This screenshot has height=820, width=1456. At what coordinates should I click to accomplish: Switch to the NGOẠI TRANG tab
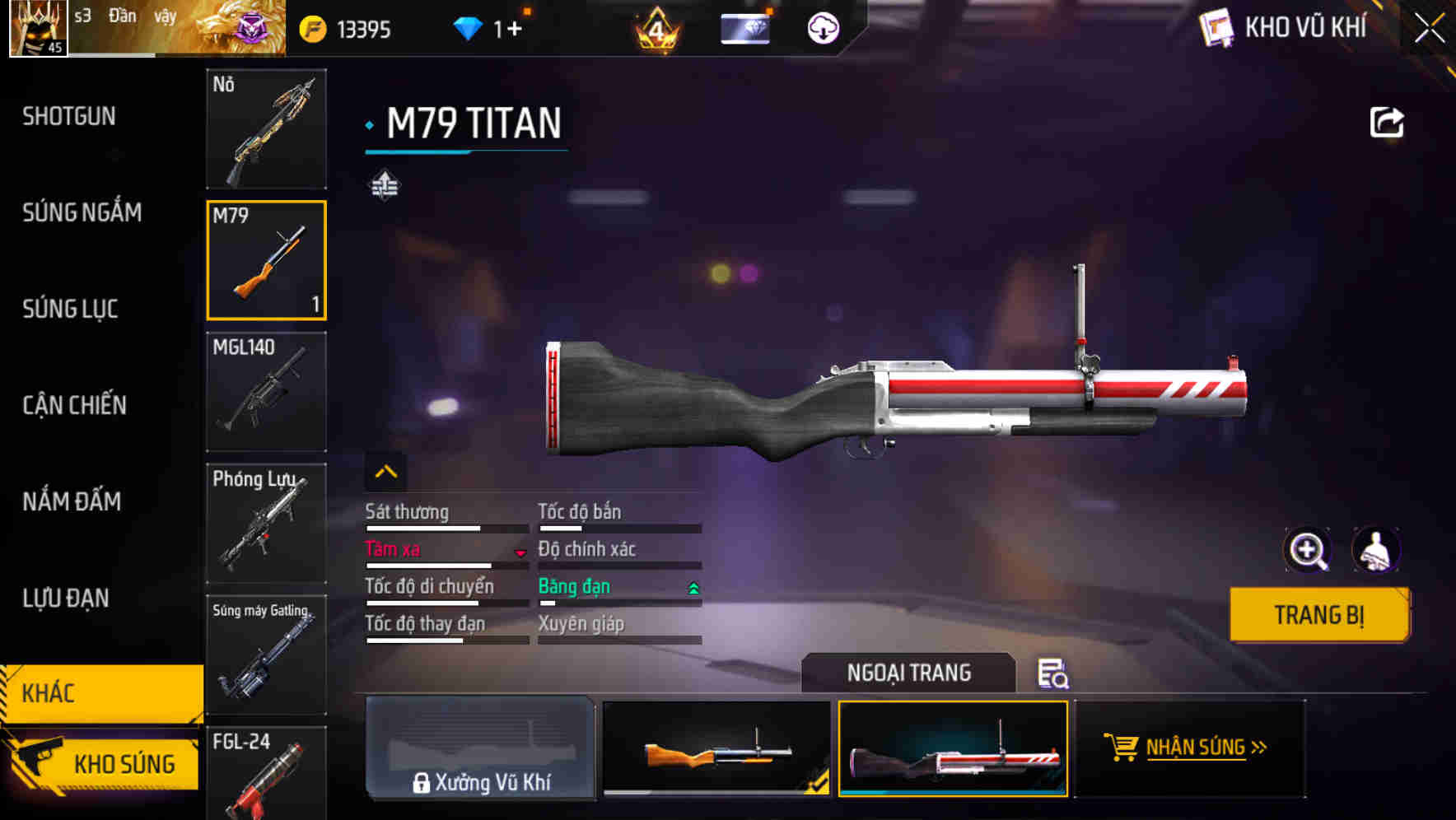[909, 673]
